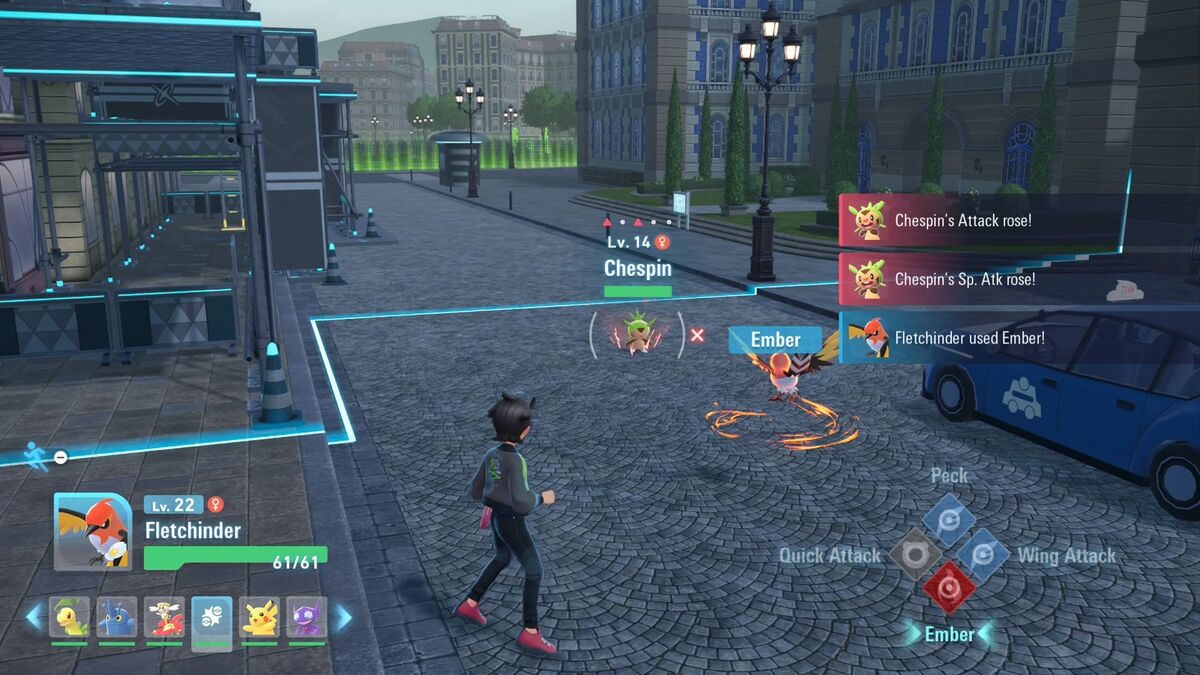
Task: Cycle party right with the arrow
Action: point(343,617)
